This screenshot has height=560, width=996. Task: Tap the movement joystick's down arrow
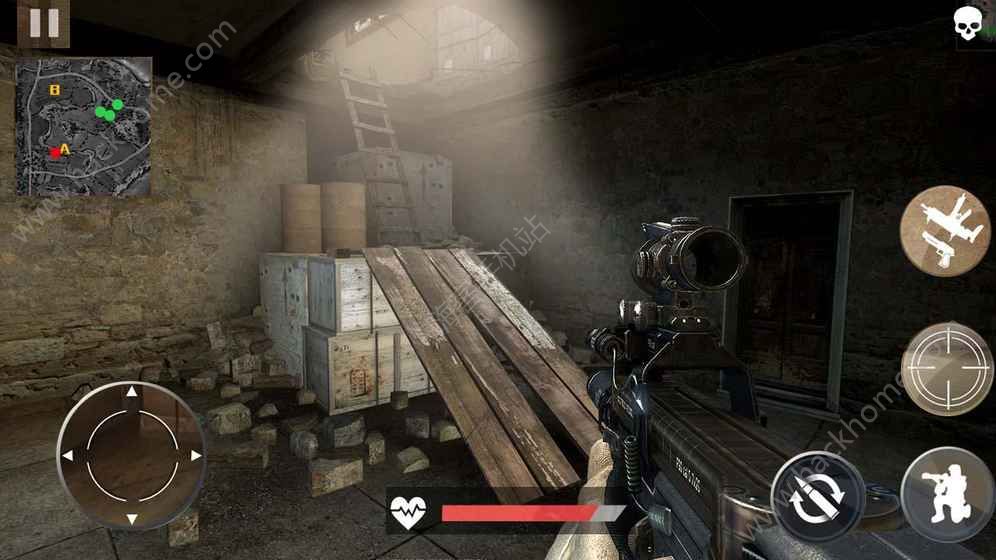click(x=131, y=518)
